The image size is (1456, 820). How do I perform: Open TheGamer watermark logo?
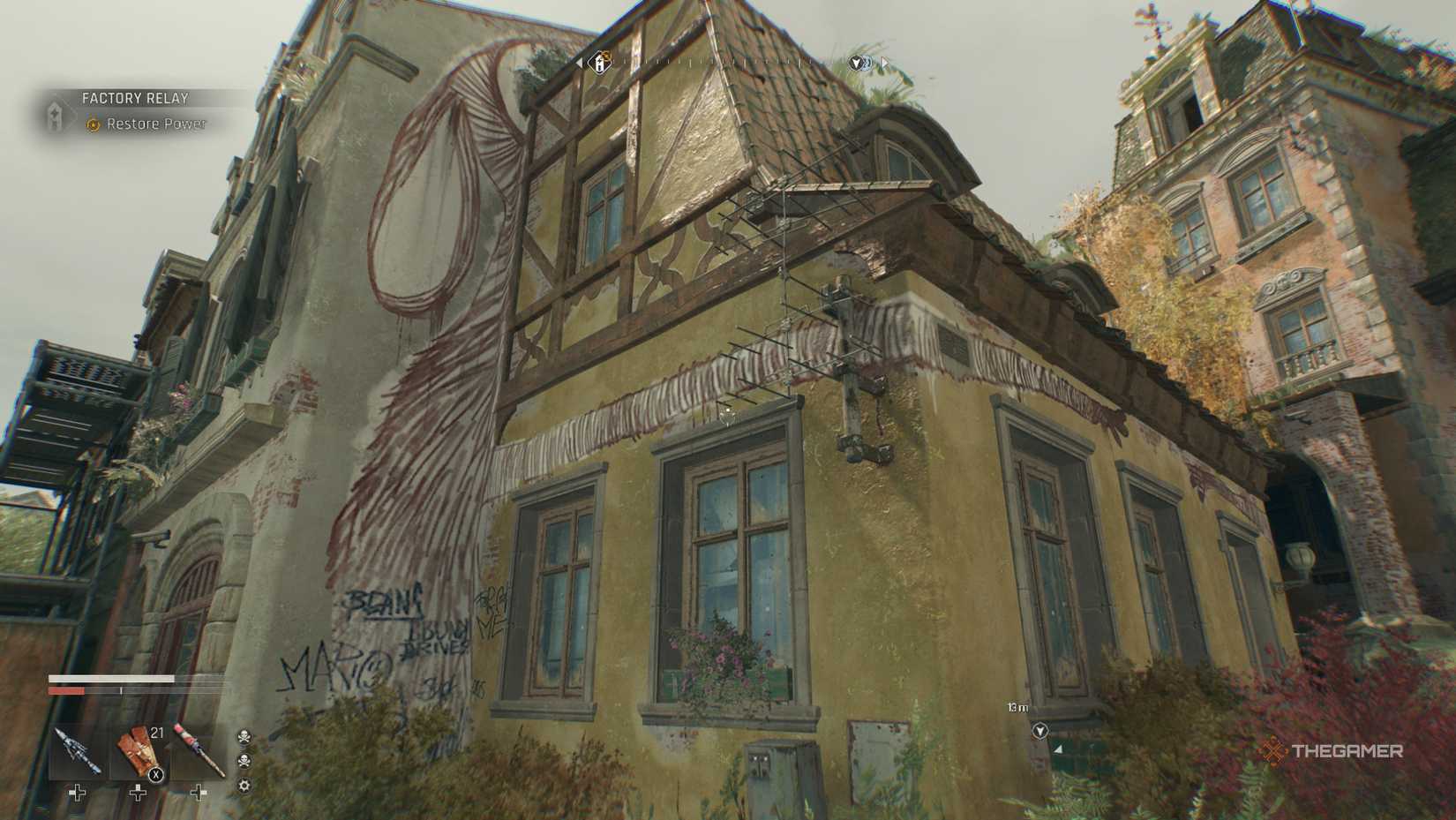tap(1332, 752)
